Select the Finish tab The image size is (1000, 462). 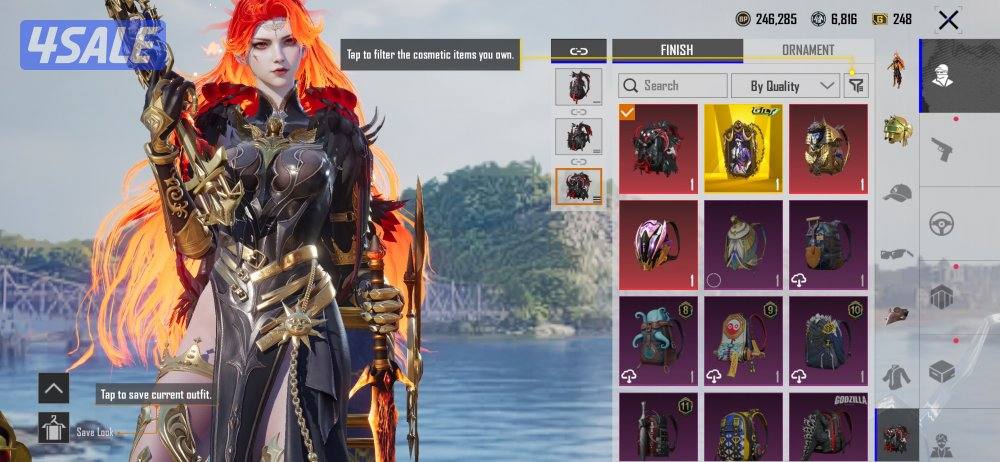point(677,50)
